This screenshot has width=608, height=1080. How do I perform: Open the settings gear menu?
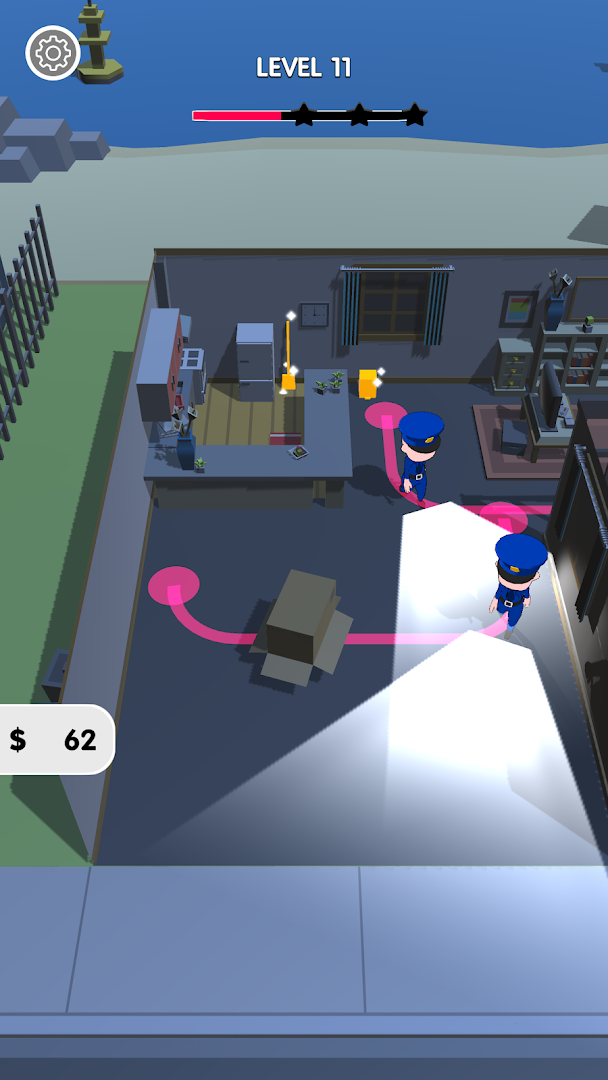pos(53,53)
